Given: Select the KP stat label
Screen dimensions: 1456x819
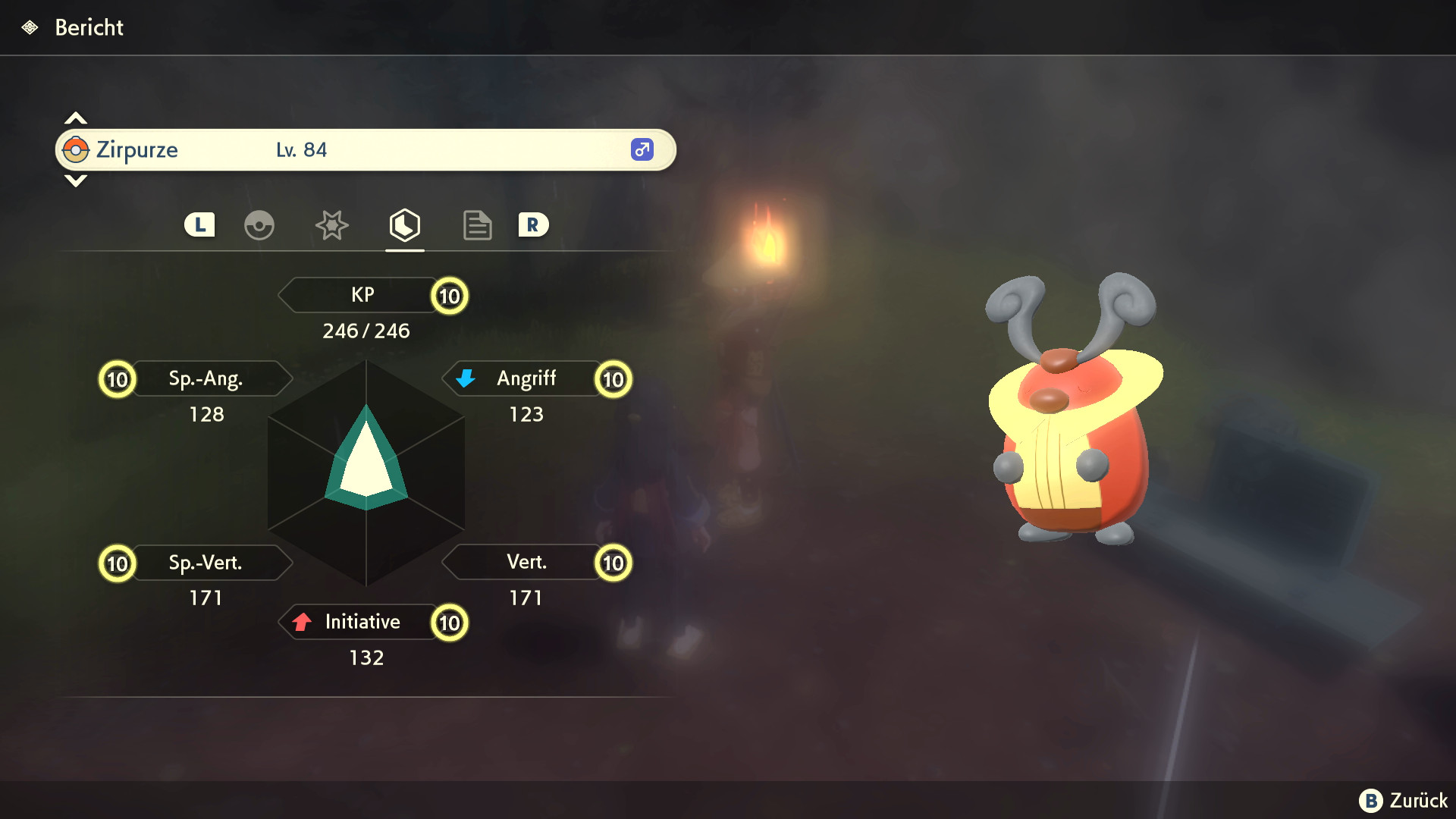Looking at the screenshot, I should coord(362,295).
